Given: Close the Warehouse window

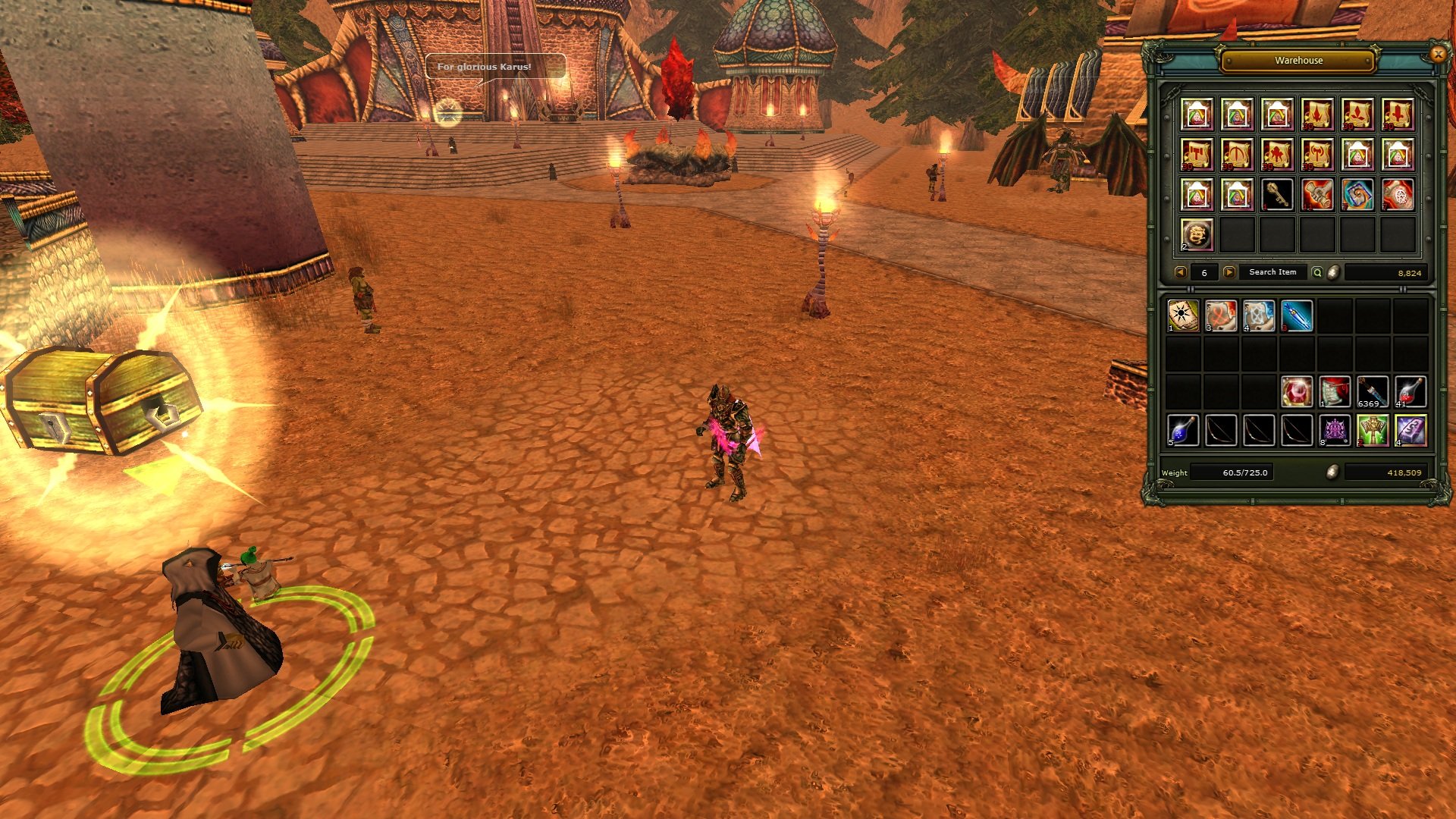Looking at the screenshot, I should point(1437,54).
